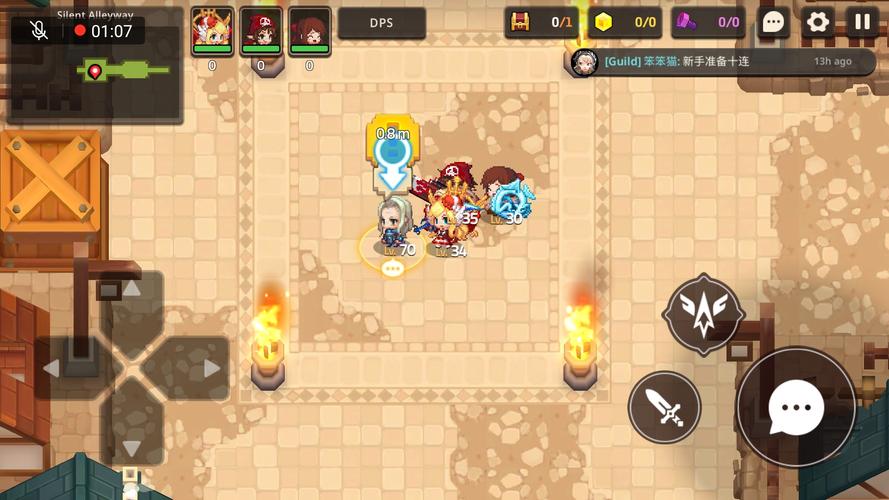The image size is (889, 500).
Task: Select the pirate hat hero portrait
Action: (261, 31)
